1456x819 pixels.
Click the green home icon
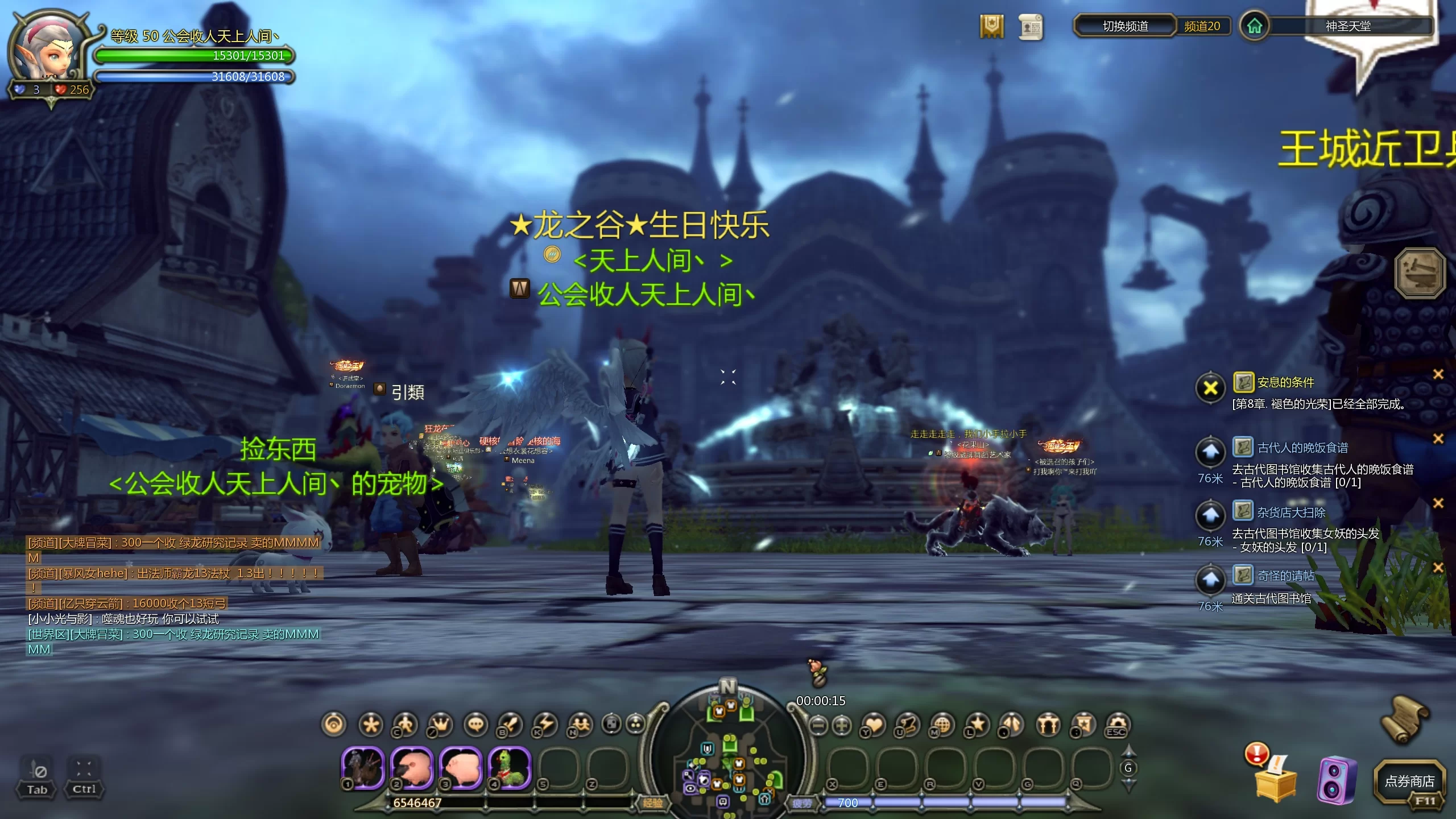pos(1254,26)
